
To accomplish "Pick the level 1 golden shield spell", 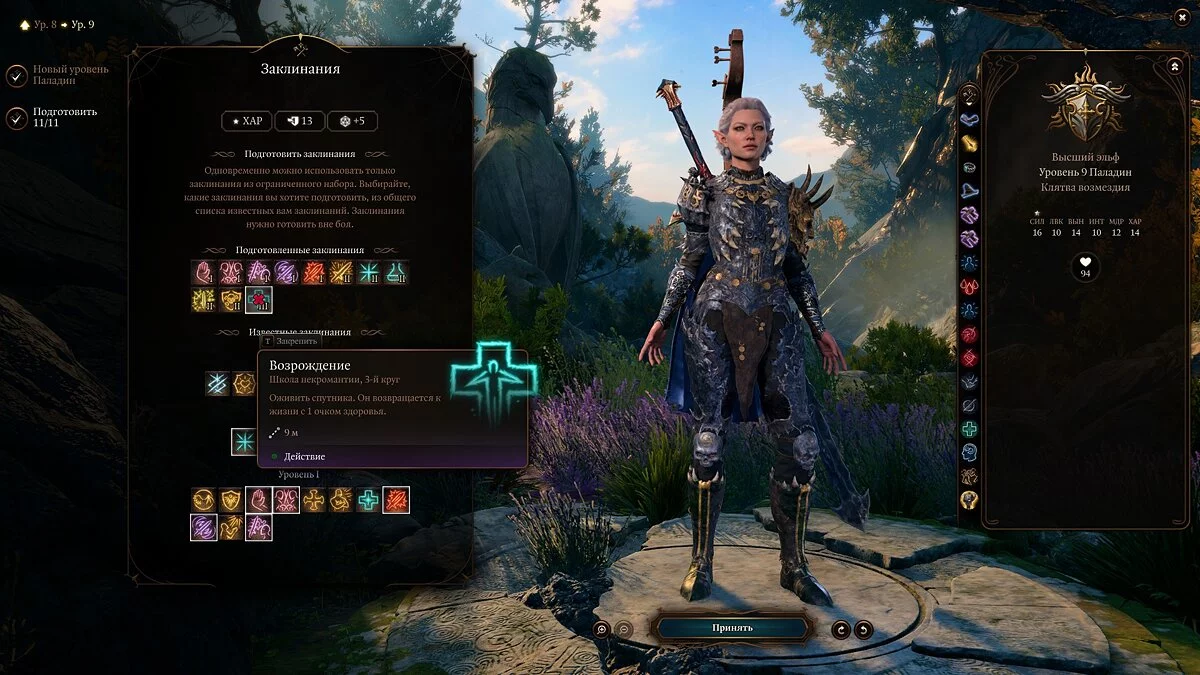I will [x=231, y=500].
